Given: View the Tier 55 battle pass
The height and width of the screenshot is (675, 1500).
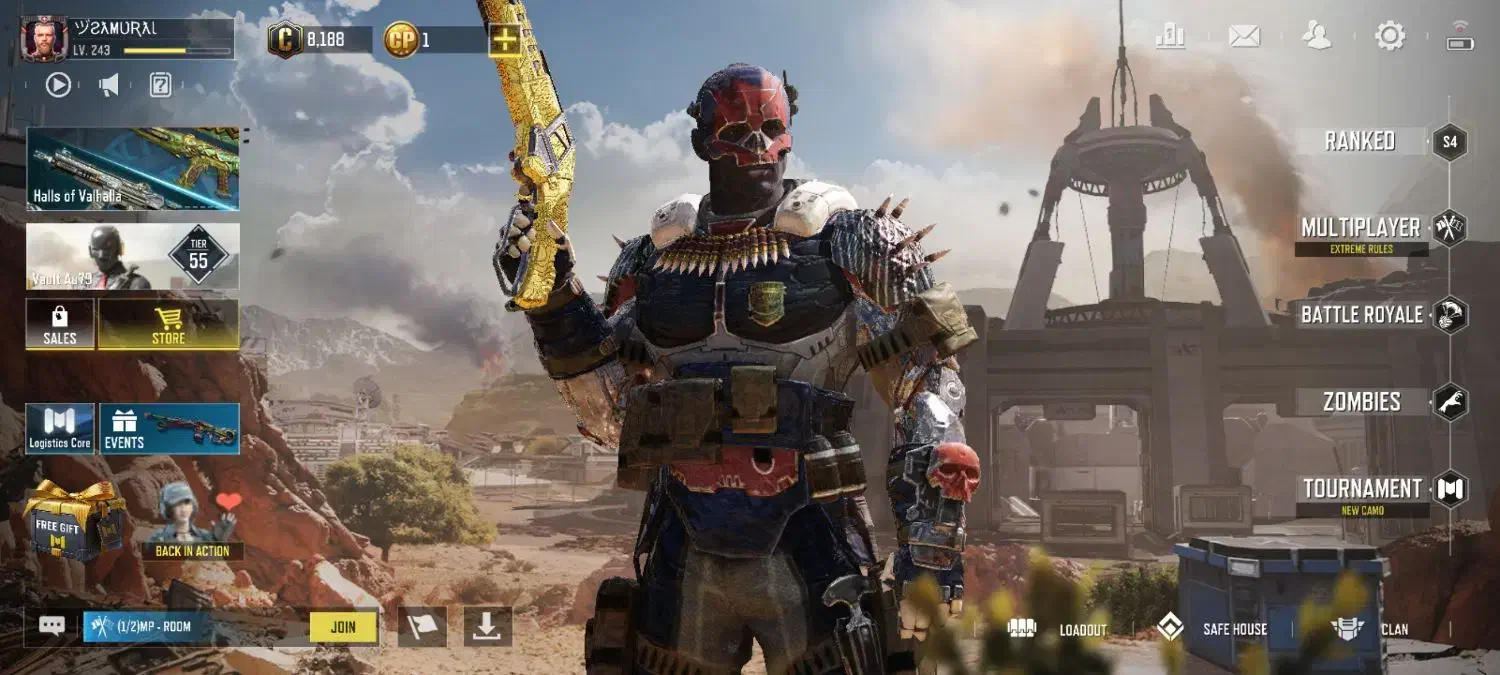Looking at the screenshot, I should (133, 256).
